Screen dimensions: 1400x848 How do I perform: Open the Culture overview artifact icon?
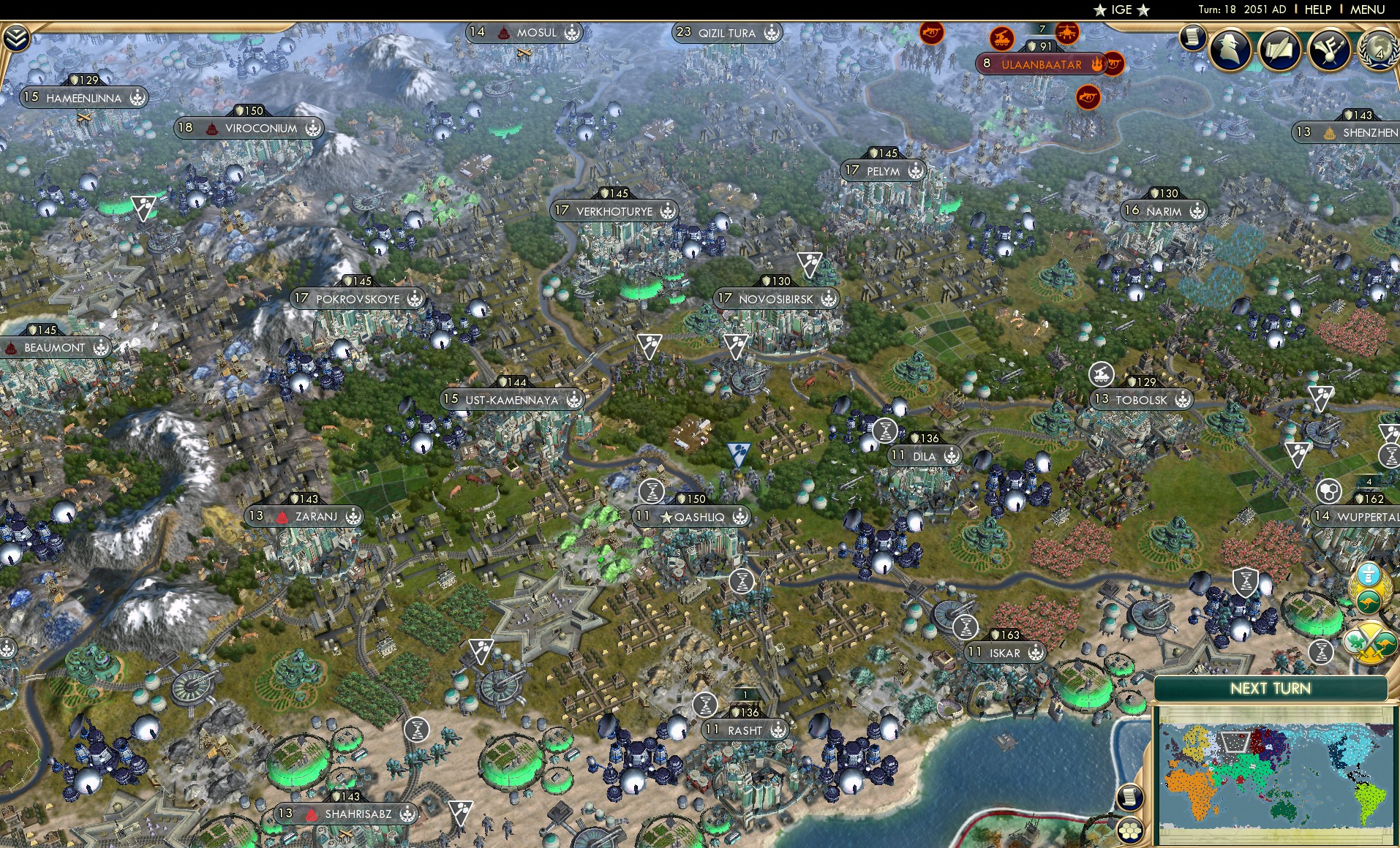1330,48
